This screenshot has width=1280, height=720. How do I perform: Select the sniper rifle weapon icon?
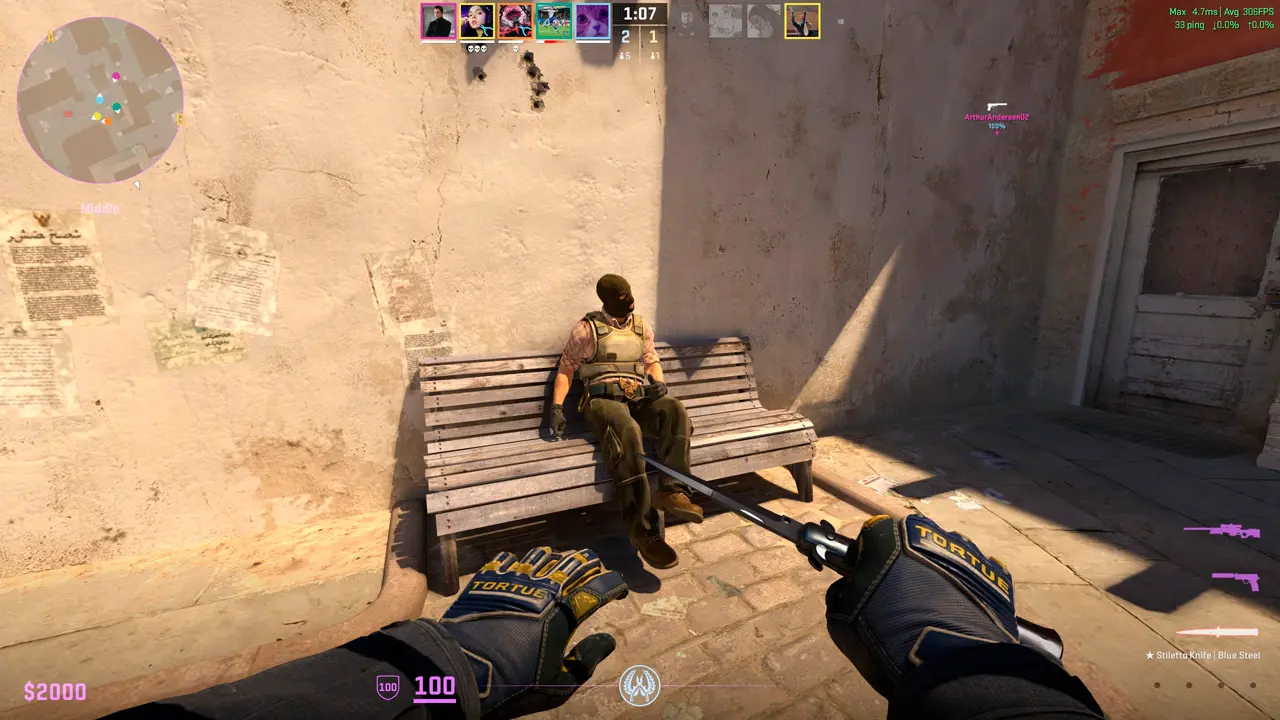click(x=1221, y=530)
